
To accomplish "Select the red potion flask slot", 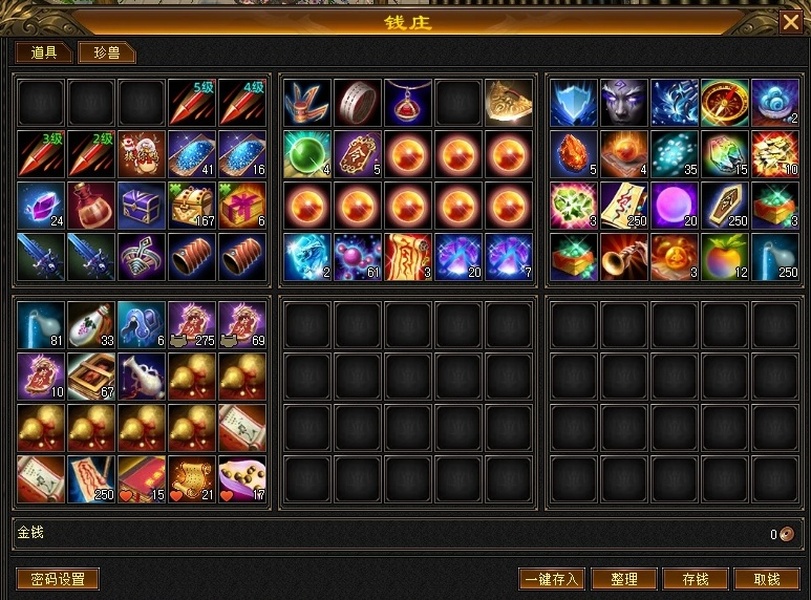I will tap(92, 204).
